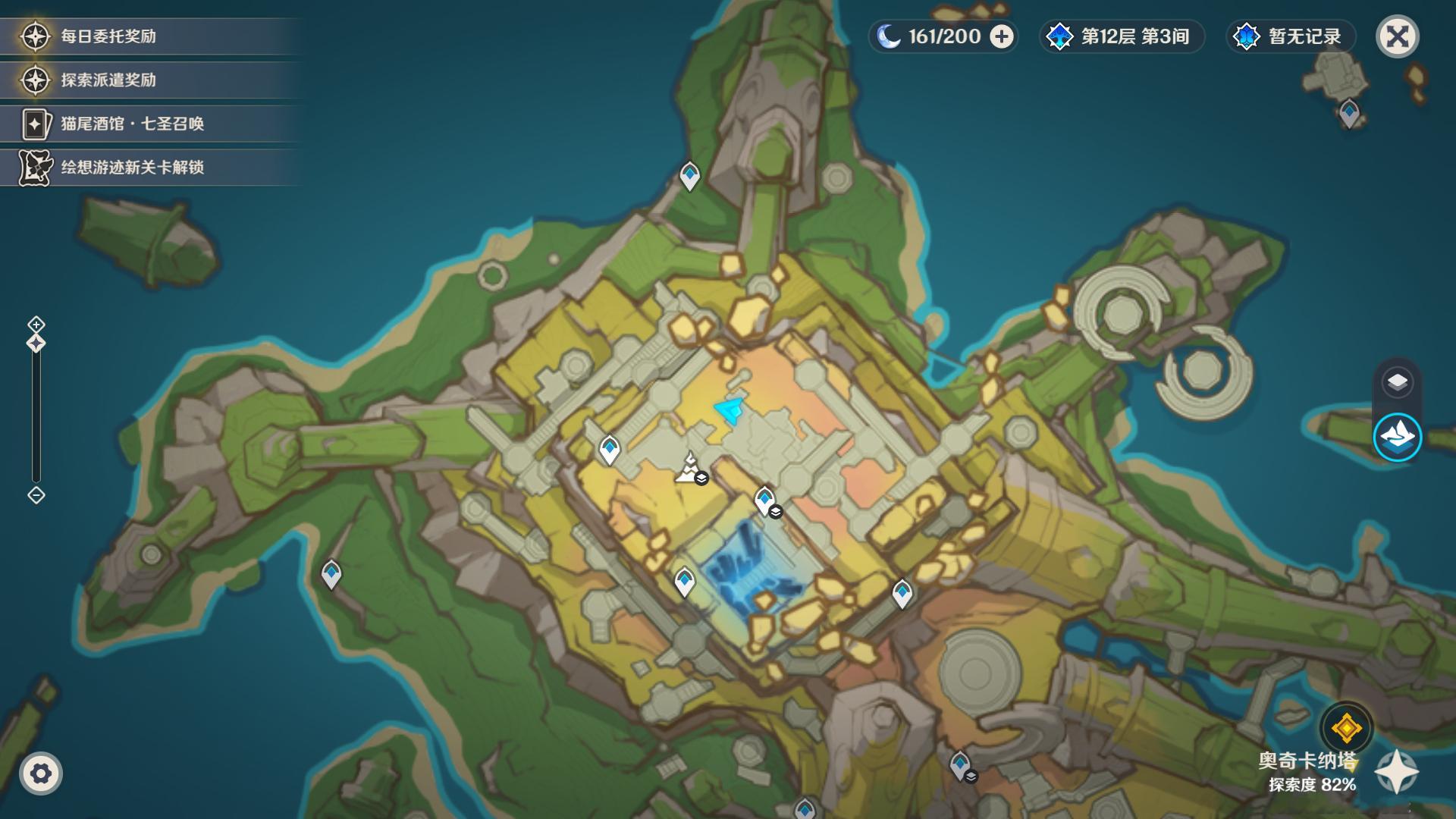Screen dimensions: 1456x819
Task: Zoom out the map with minus icon
Action: click(36, 495)
